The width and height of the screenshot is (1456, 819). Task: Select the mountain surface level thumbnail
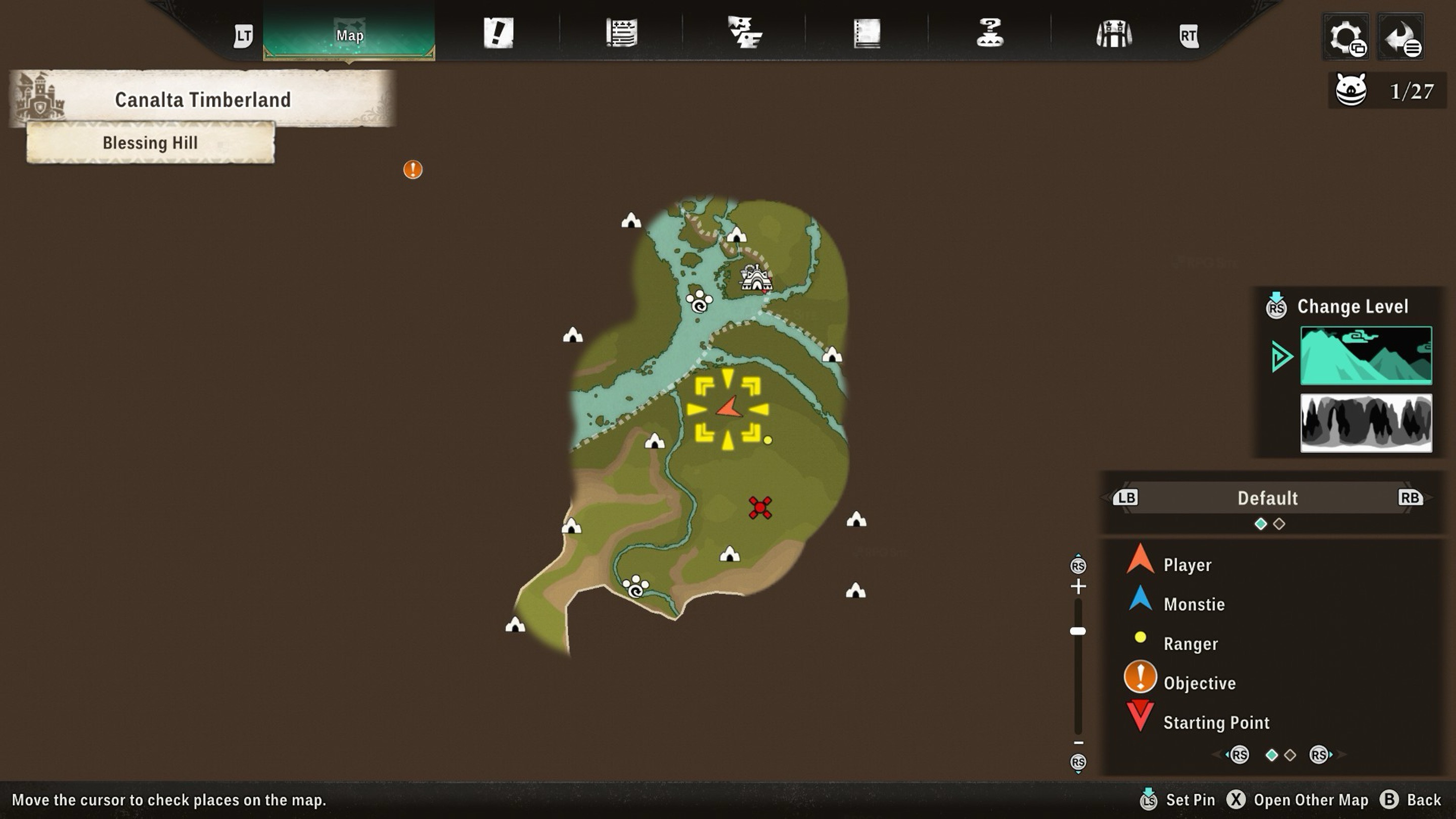1366,355
